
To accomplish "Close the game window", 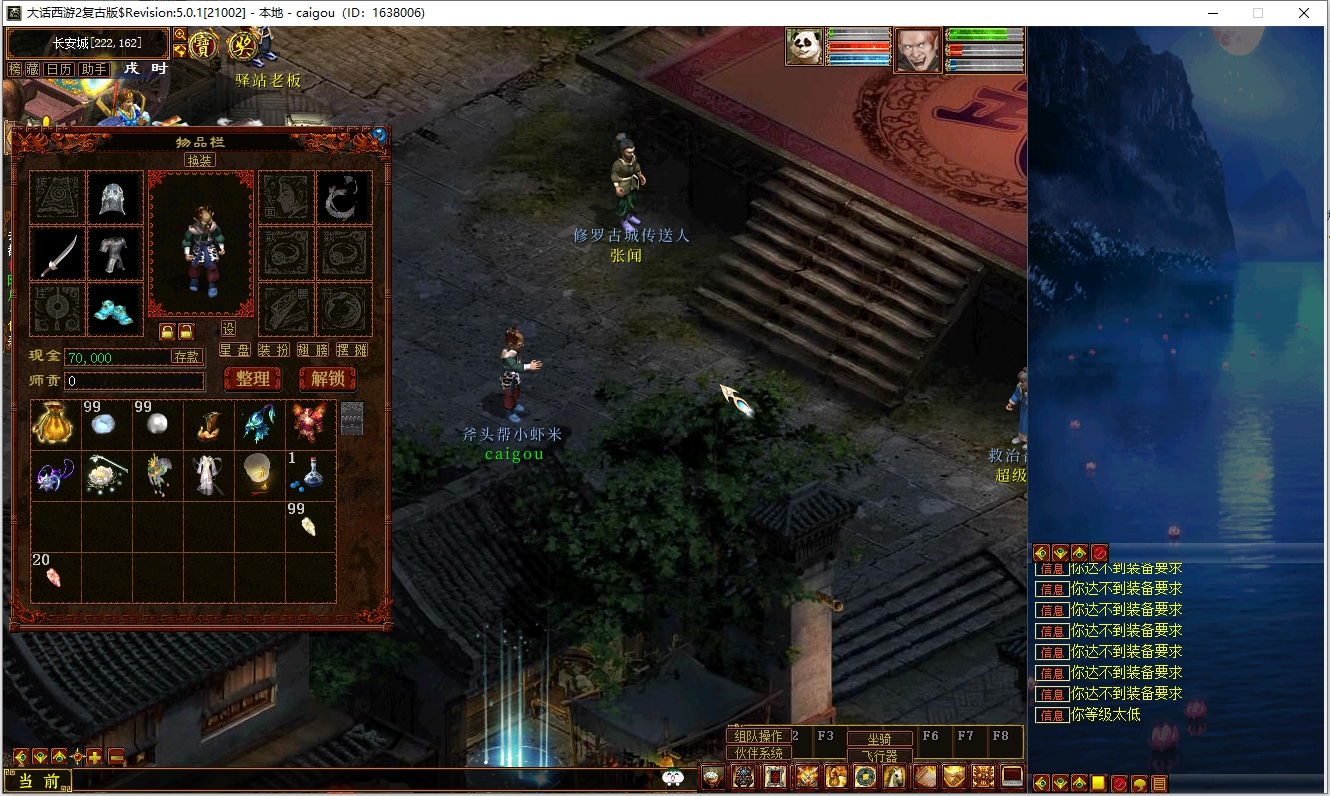I will pyautogui.click(x=1304, y=13).
